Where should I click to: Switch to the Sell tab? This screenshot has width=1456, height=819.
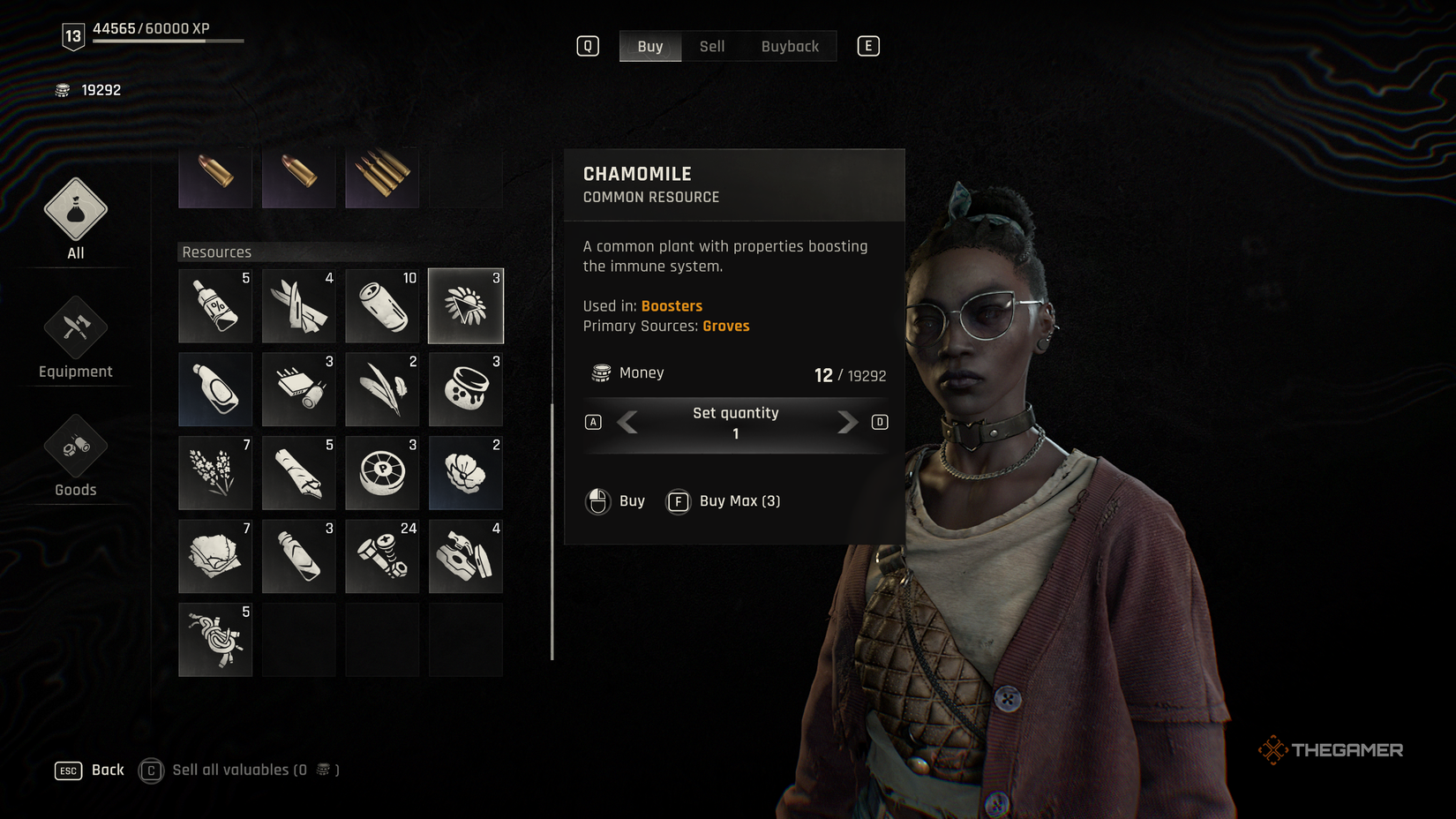point(711,46)
